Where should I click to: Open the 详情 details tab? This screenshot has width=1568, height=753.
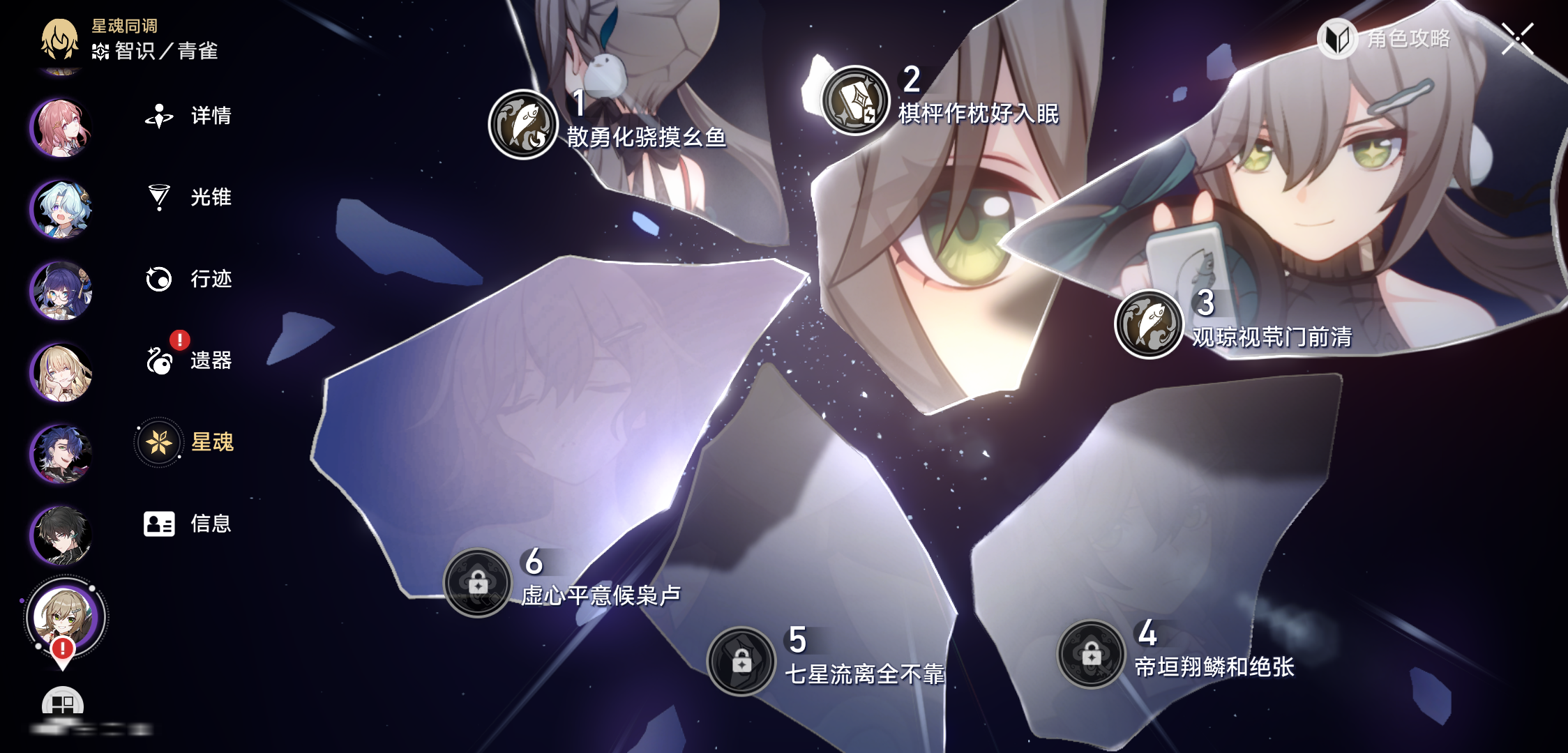coord(188,116)
